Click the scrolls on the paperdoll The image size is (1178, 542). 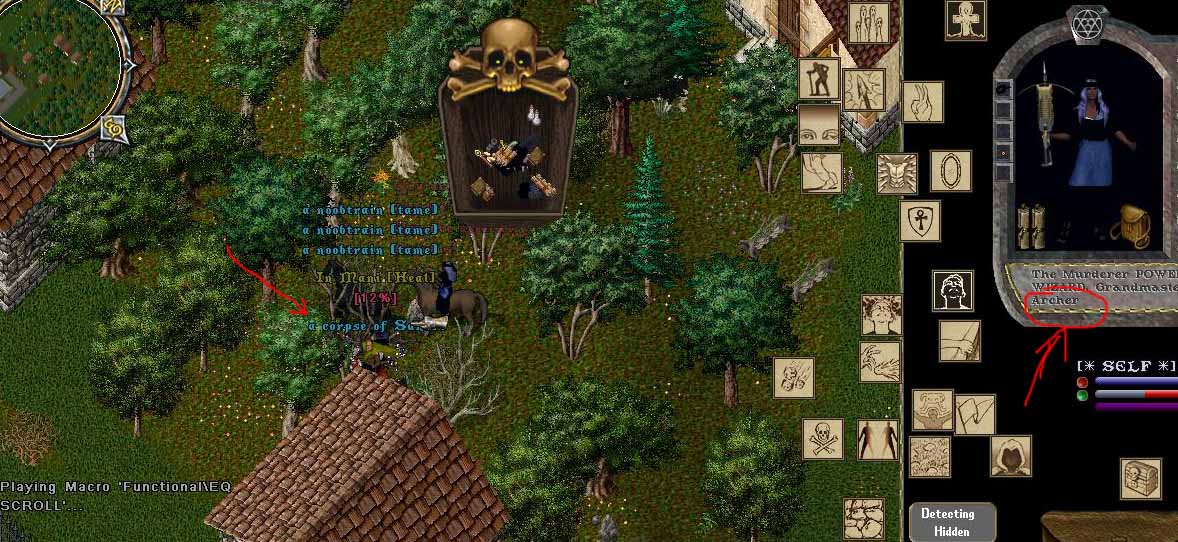[x=1030, y=226]
